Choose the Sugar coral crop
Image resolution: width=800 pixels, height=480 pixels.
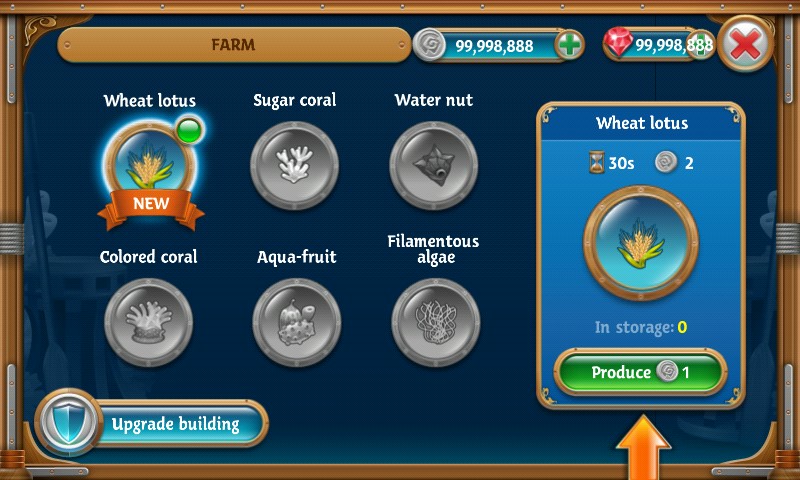(294, 162)
